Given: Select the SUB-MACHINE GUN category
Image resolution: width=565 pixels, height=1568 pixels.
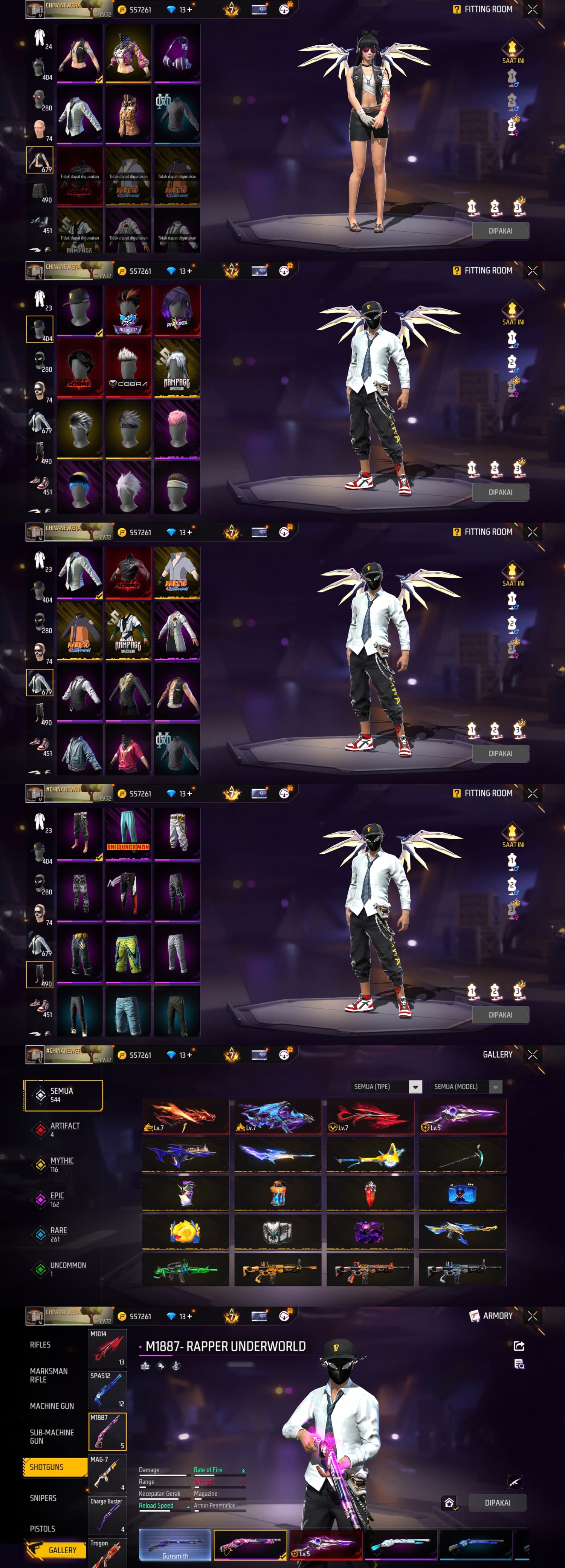Looking at the screenshot, I should tap(52, 1436).
